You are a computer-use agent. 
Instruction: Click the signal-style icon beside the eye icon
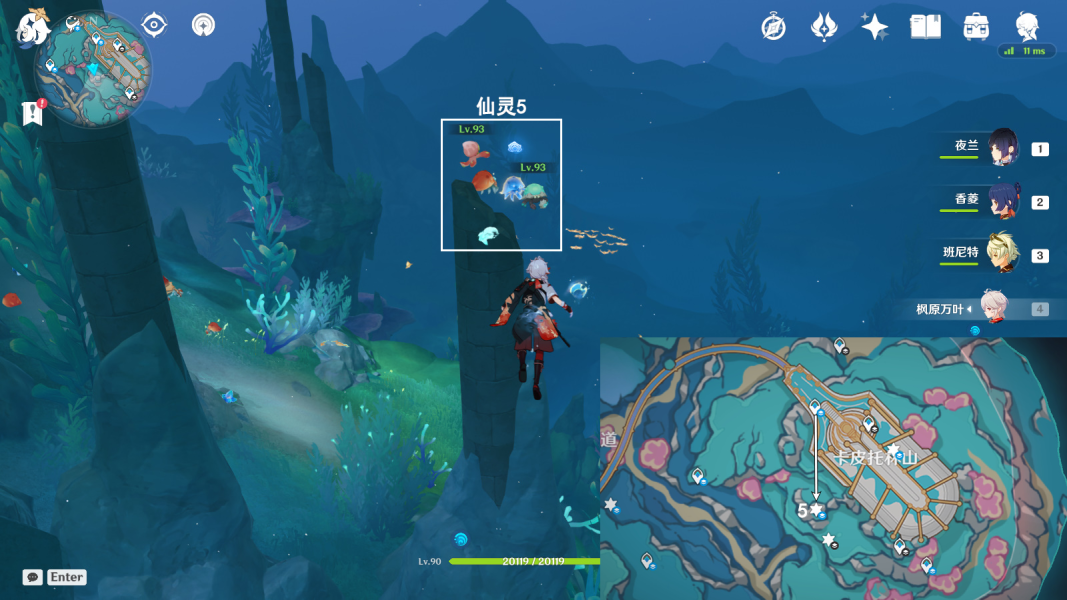[x=203, y=24]
